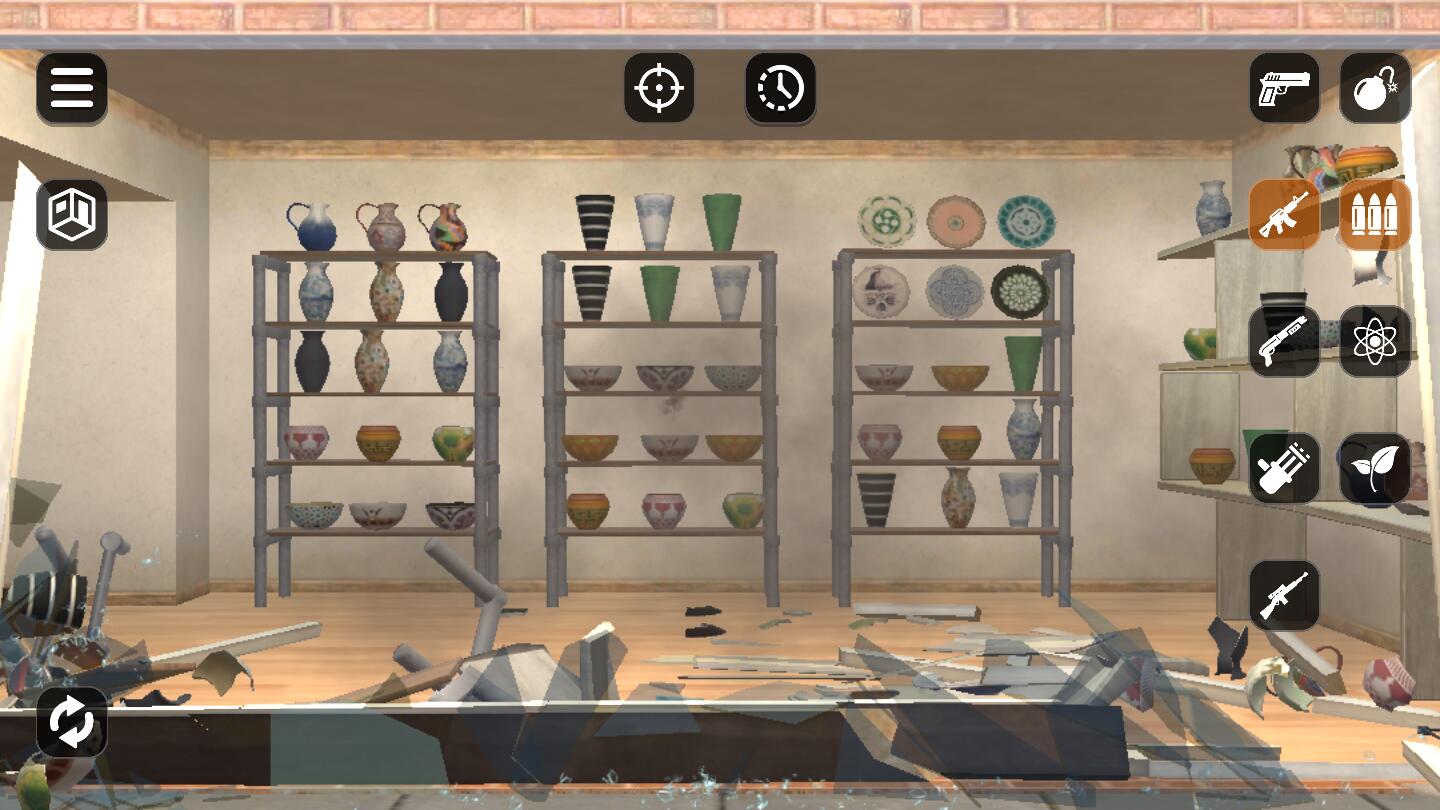The image size is (1440, 810).
Task: Pick the three bullets ammo icon
Action: pyautogui.click(x=1375, y=214)
